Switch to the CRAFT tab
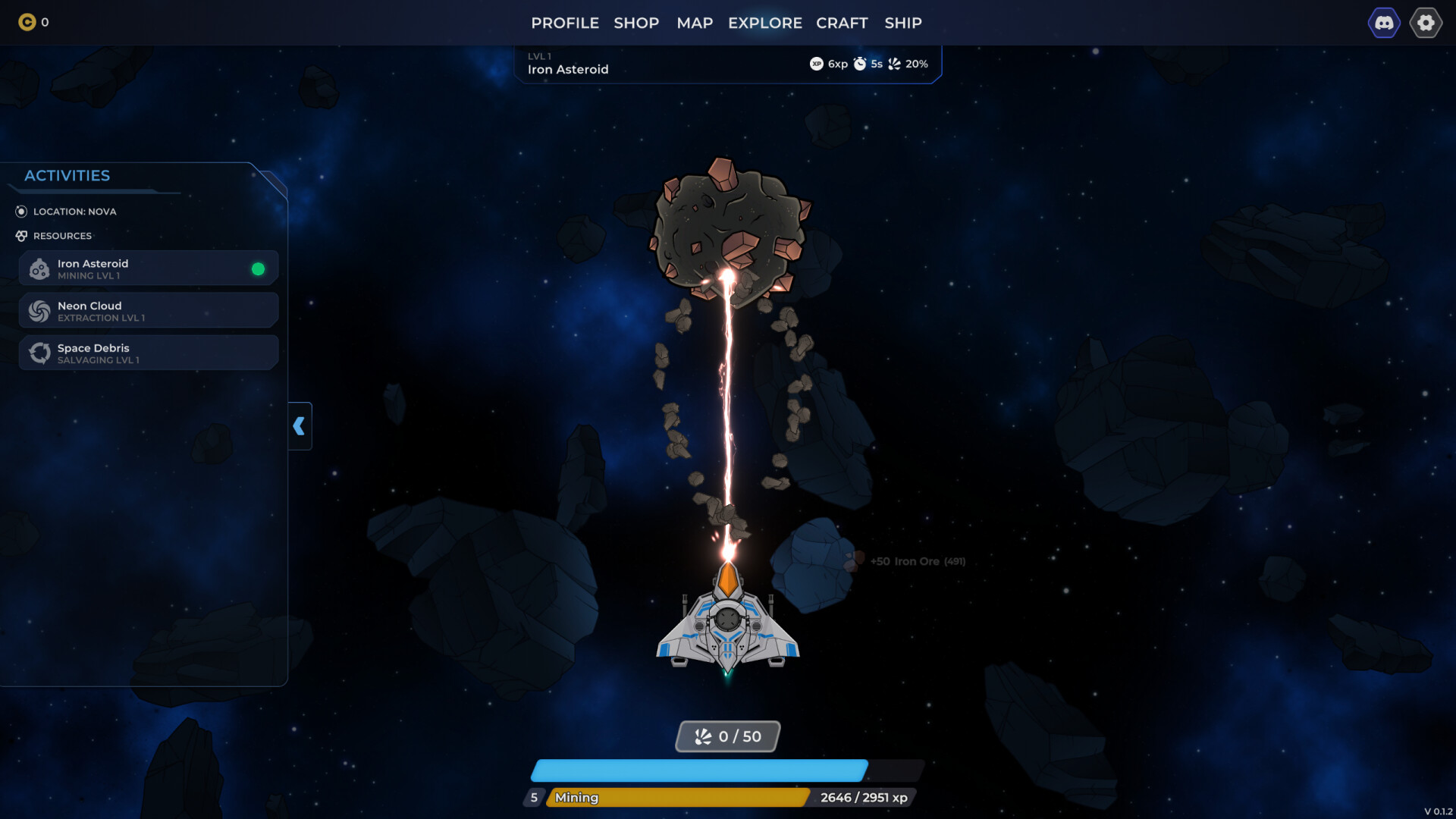Viewport: 1456px width, 819px height. click(842, 23)
